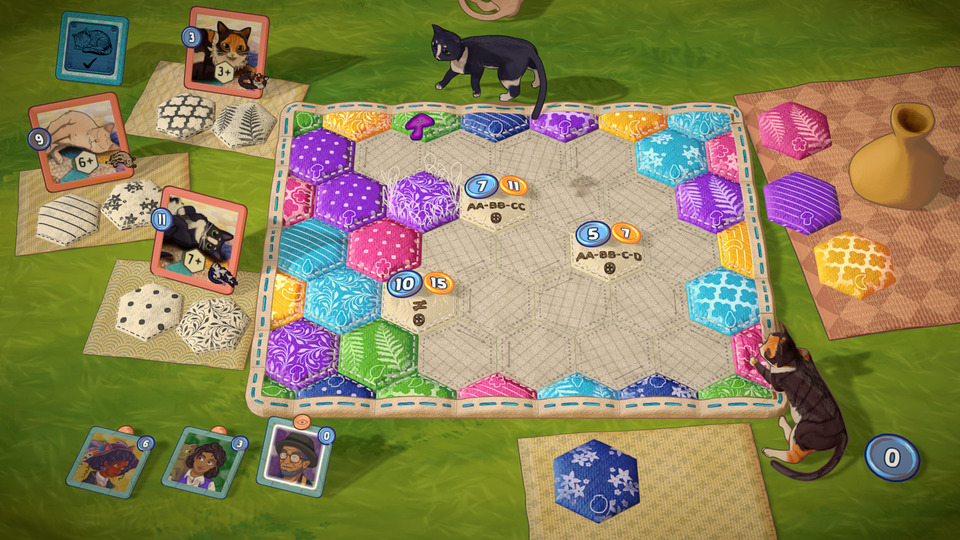Inspect the tuxedo cat 7+ card
Image resolution: width=960 pixels, height=540 pixels.
(196, 233)
